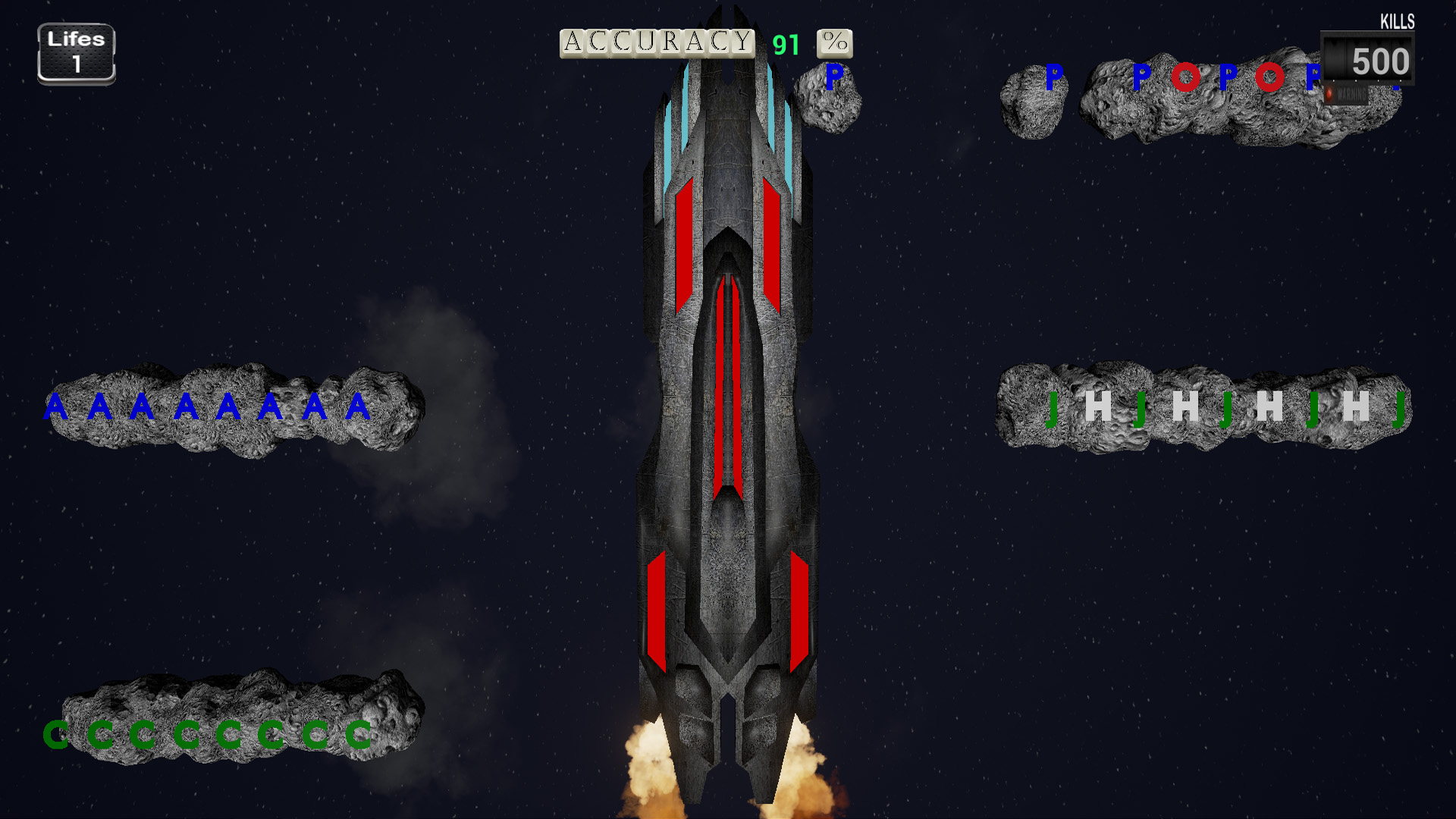Click the last blue A in the letter row
Screen dimensions: 1456x819
point(356,407)
